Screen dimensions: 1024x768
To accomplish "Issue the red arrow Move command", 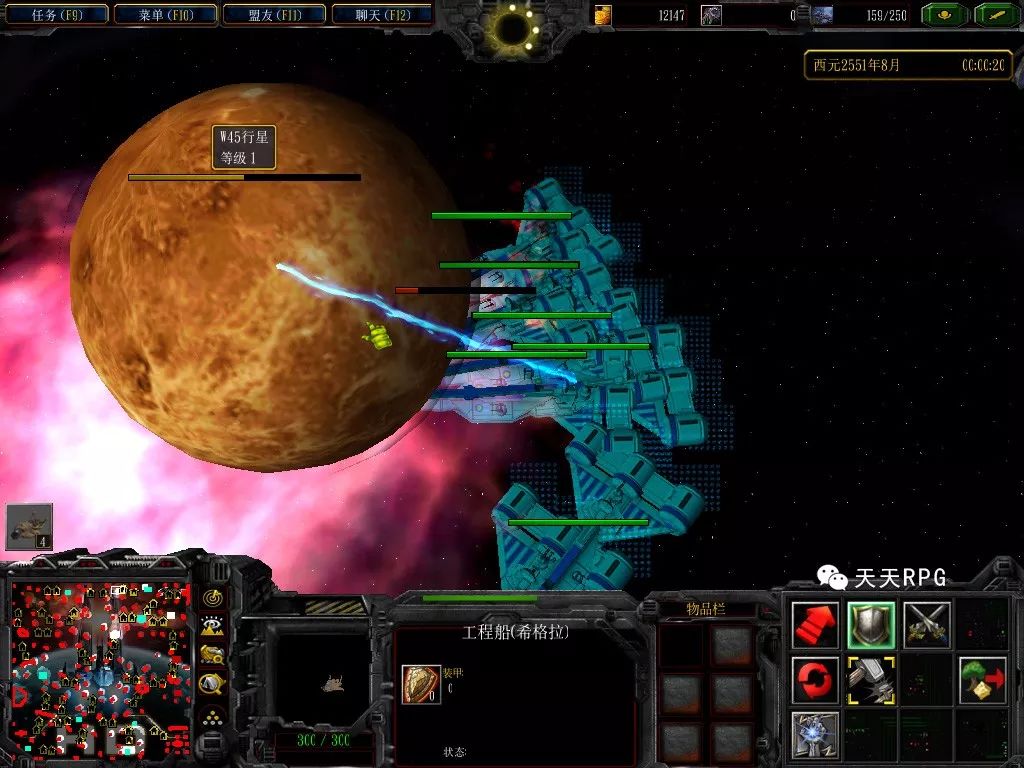I will pyautogui.click(x=815, y=625).
